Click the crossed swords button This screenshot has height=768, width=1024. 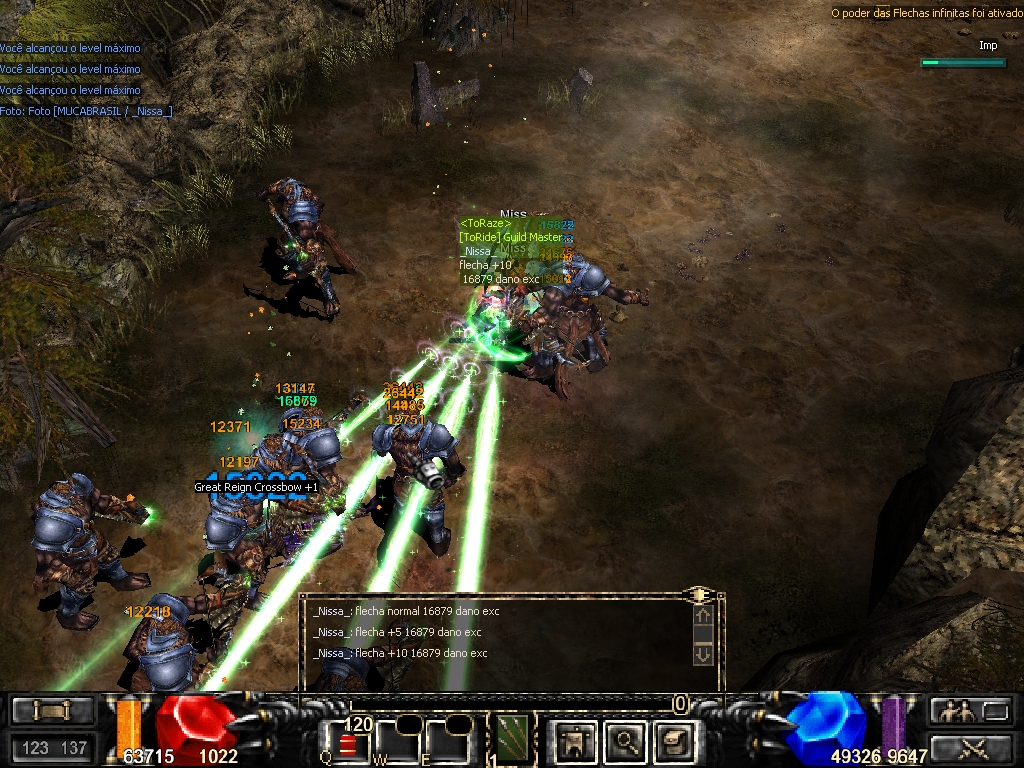(x=972, y=746)
